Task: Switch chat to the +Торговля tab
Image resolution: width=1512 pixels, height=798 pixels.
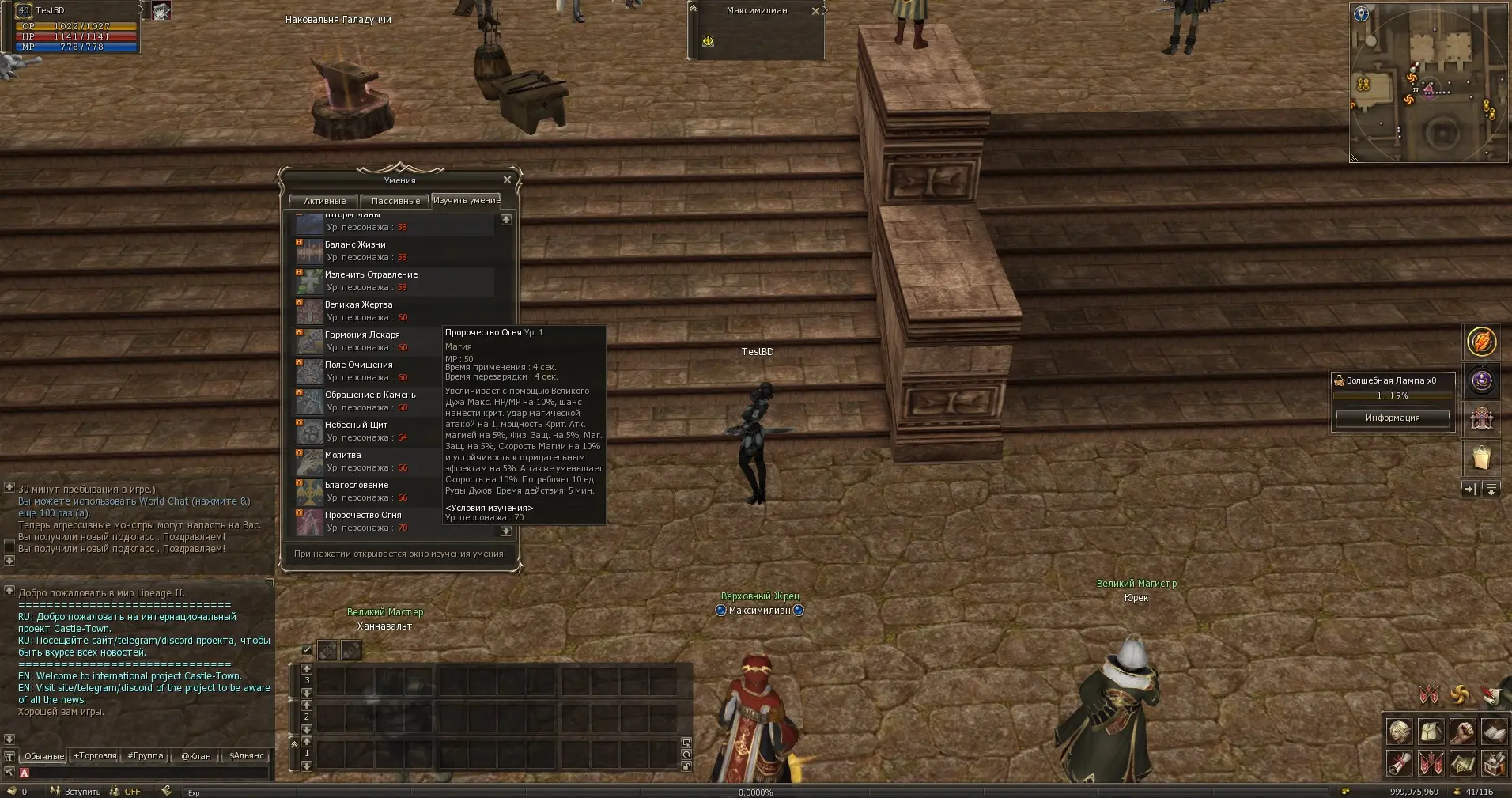Action: [95, 755]
